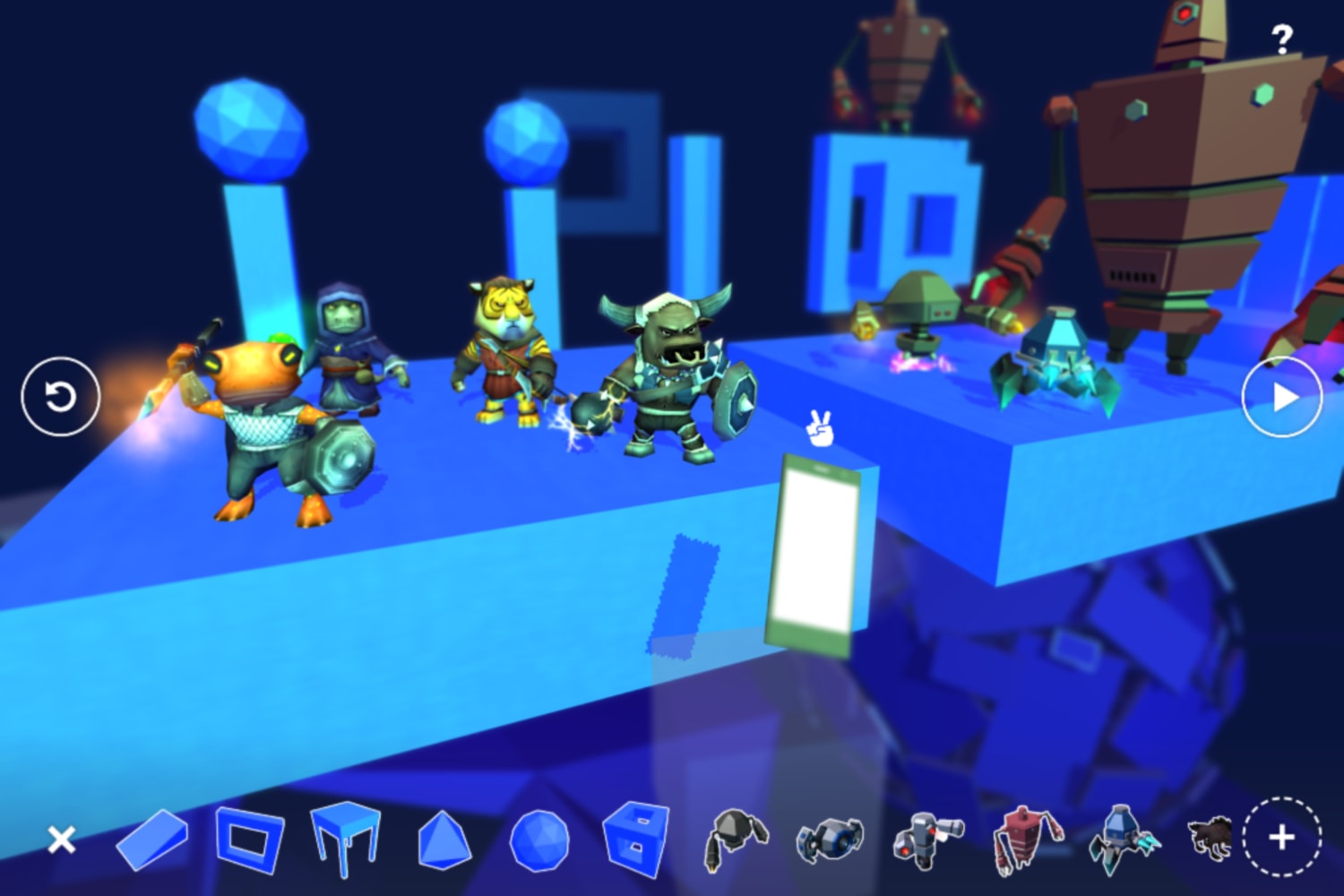Select the red cannon robot in the toolbar
Screen dimensions: 1344x896
coord(923,840)
